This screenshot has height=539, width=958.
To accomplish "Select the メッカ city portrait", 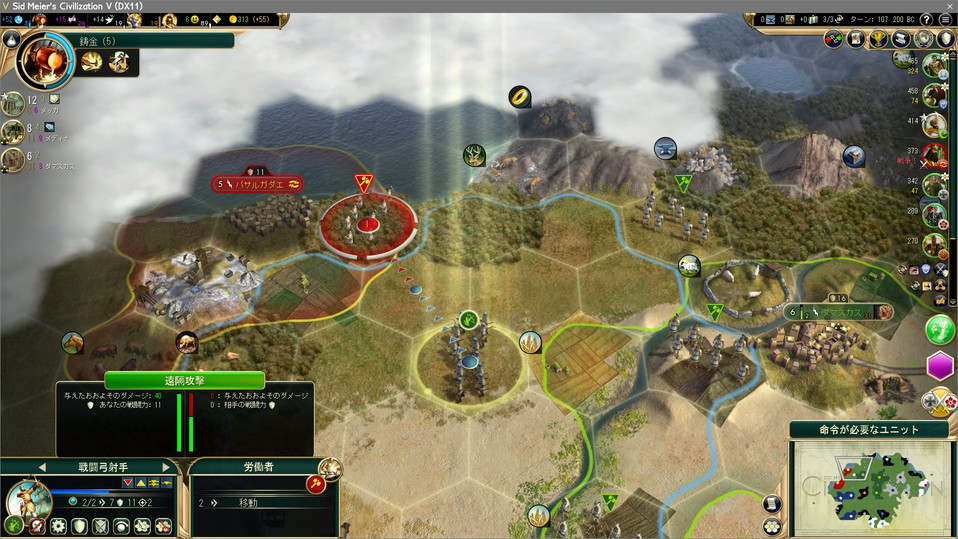I will click(14, 103).
